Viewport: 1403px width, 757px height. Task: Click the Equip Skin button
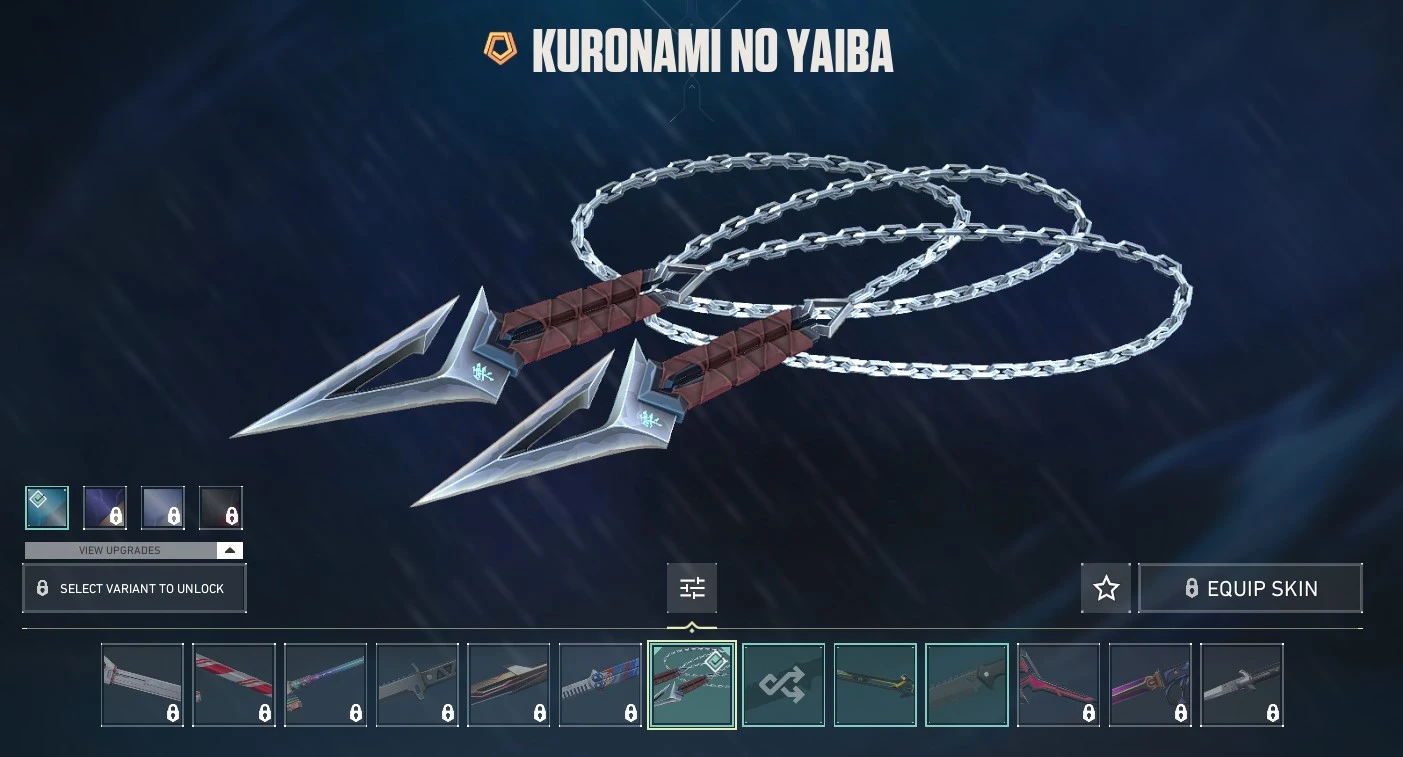pyautogui.click(x=1250, y=588)
